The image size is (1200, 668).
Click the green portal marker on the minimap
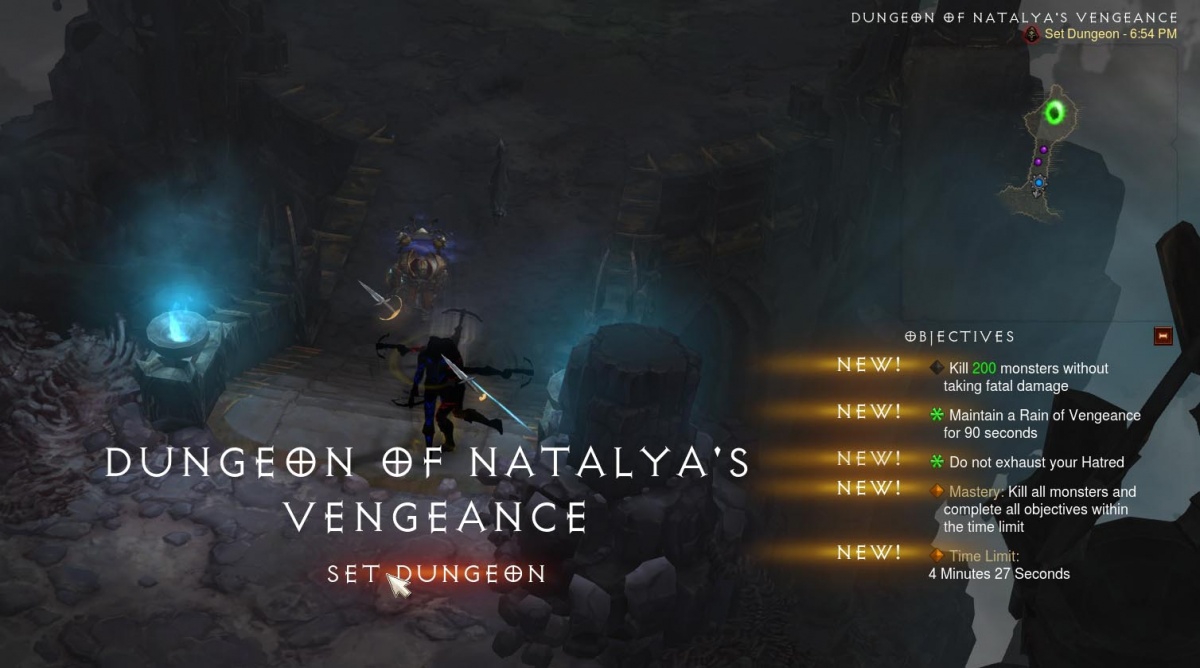(x=1054, y=113)
